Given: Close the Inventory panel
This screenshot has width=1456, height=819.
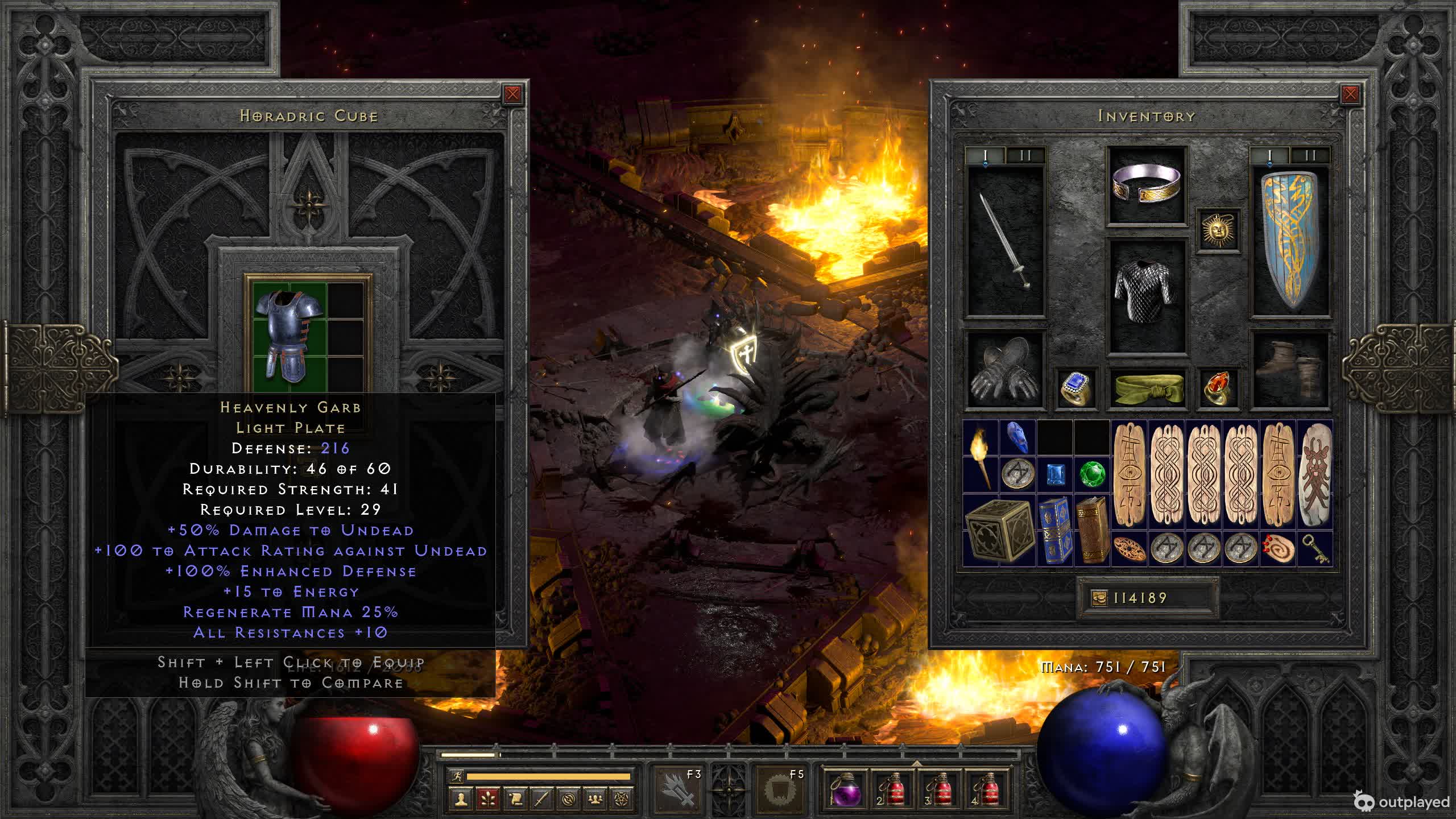Looking at the screenshot, I should tap(1350, 94).
